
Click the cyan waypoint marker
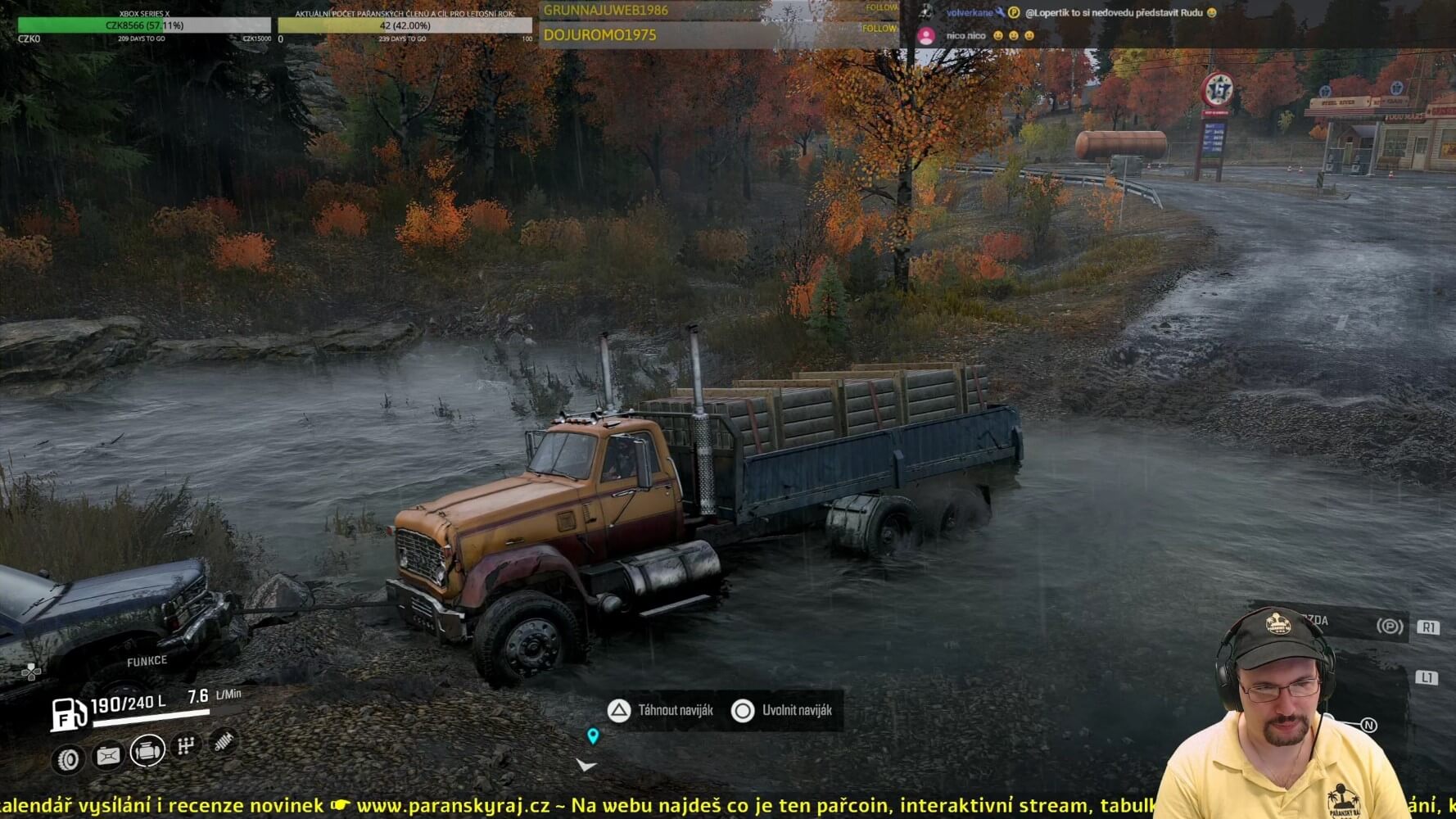[593, 735]
